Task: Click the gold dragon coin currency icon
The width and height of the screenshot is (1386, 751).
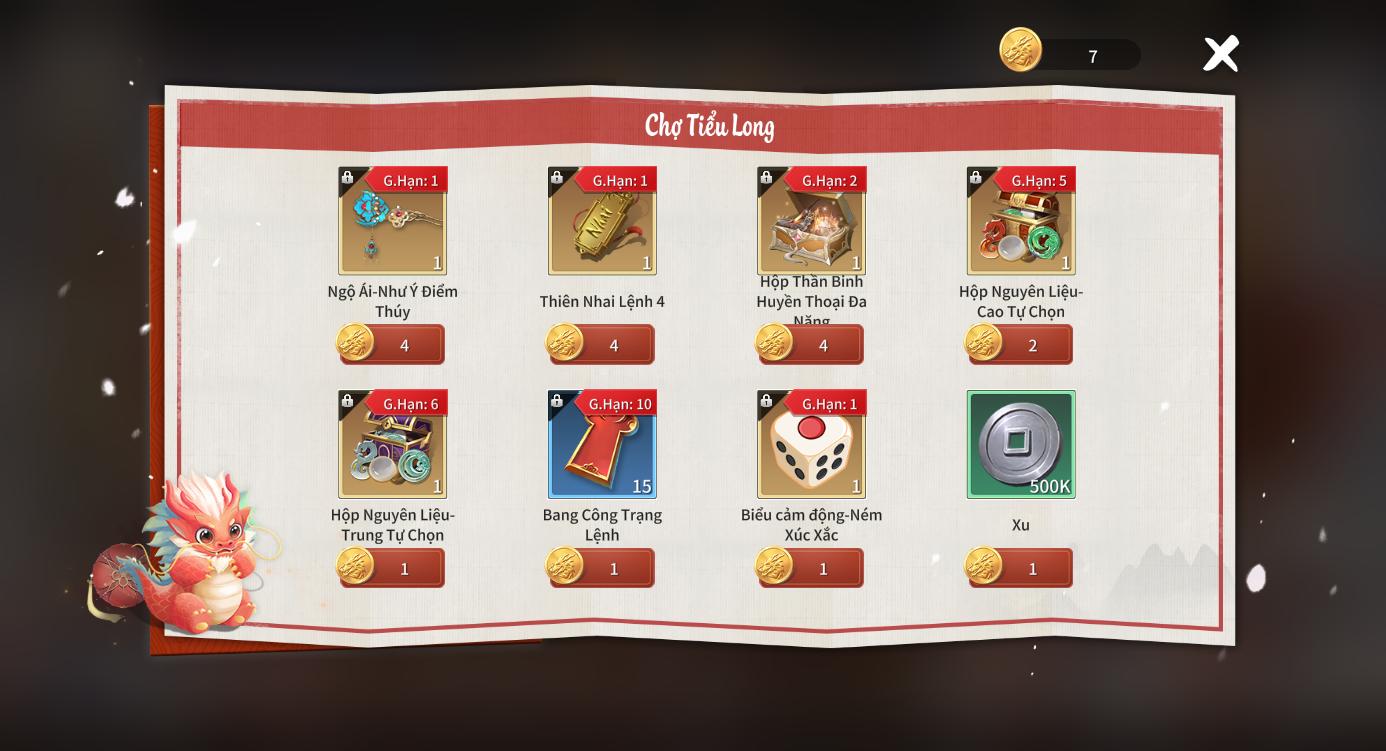Action: [x=1021, y=50]
